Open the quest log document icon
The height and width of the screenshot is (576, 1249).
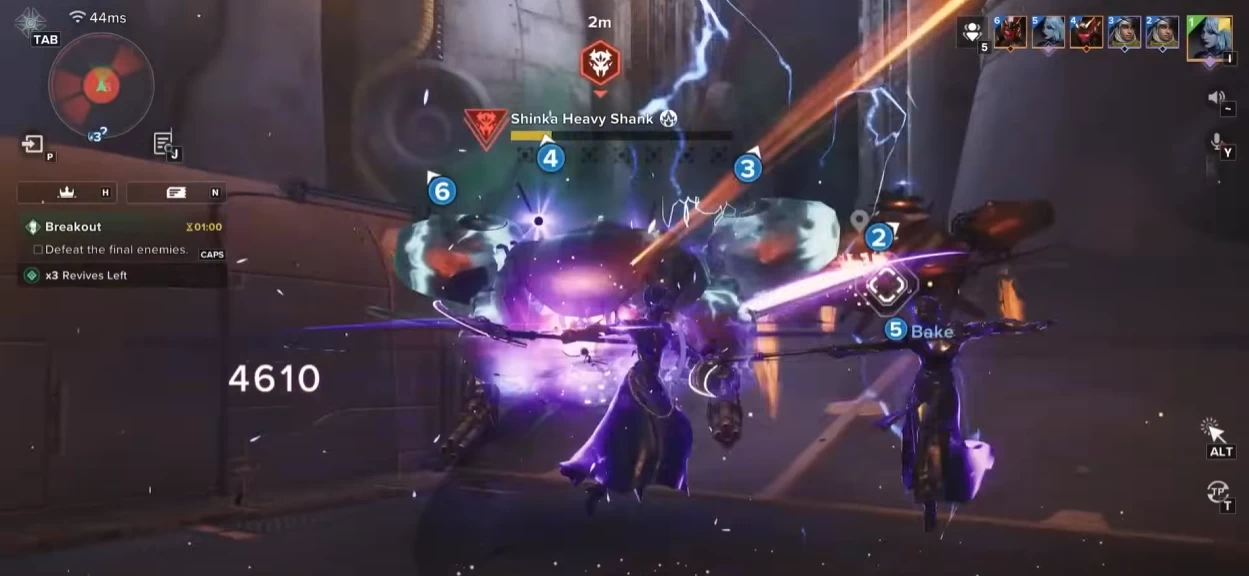[x=164, y=144]
